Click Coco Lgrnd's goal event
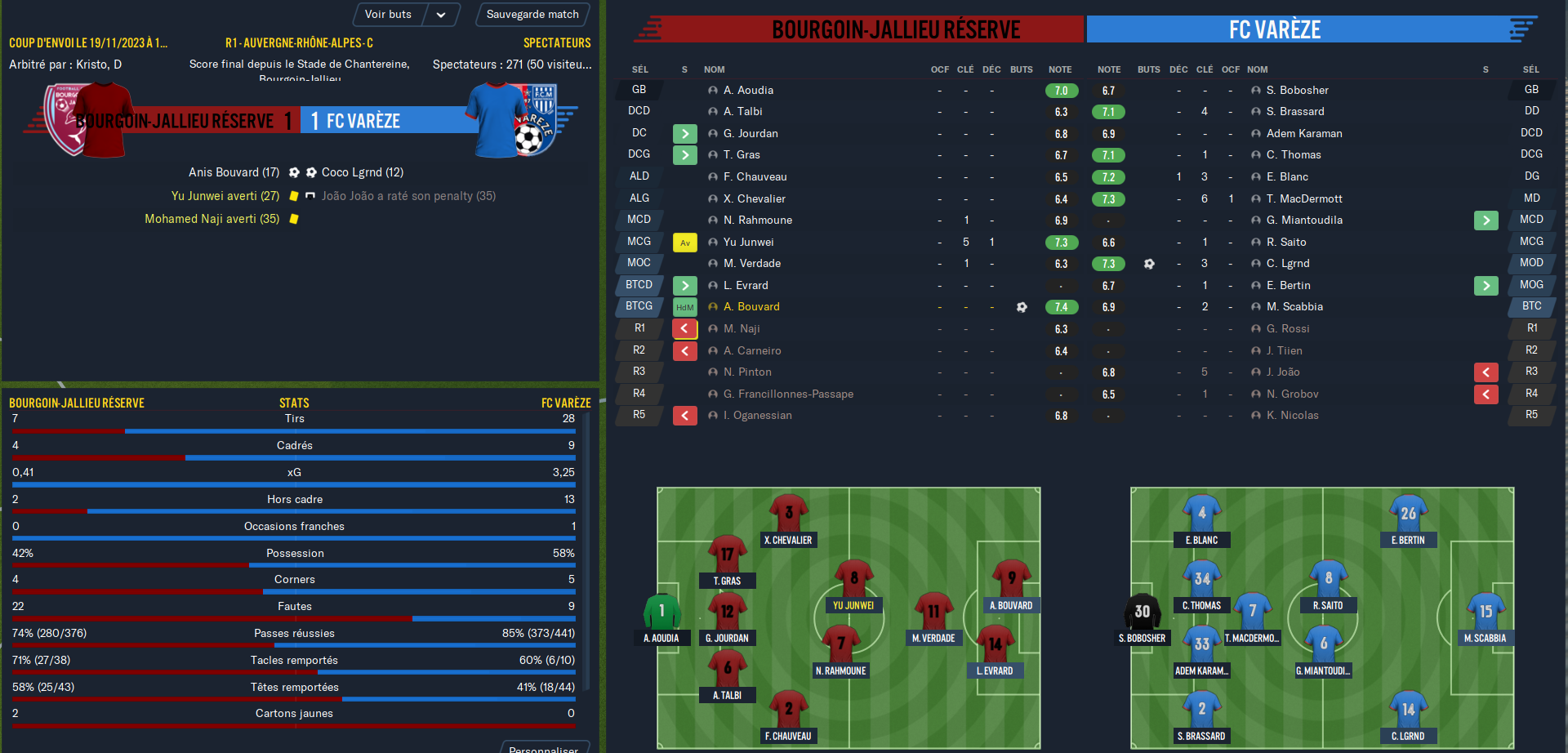Image resolution: width=1568 pixels, height=753 pixels. [x=363, y=172]
